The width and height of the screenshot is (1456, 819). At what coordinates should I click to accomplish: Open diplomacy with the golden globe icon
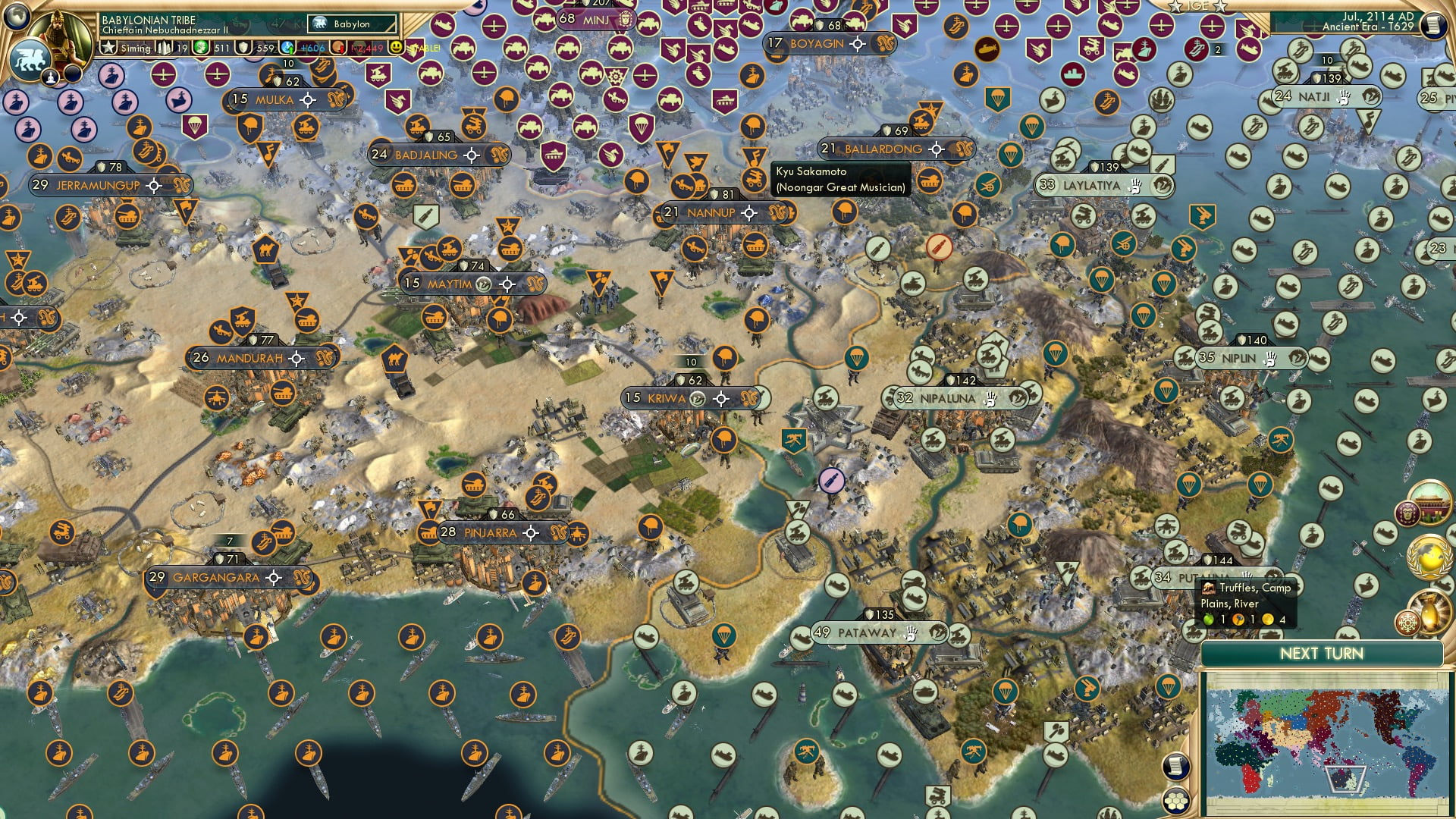[1428, 558]
